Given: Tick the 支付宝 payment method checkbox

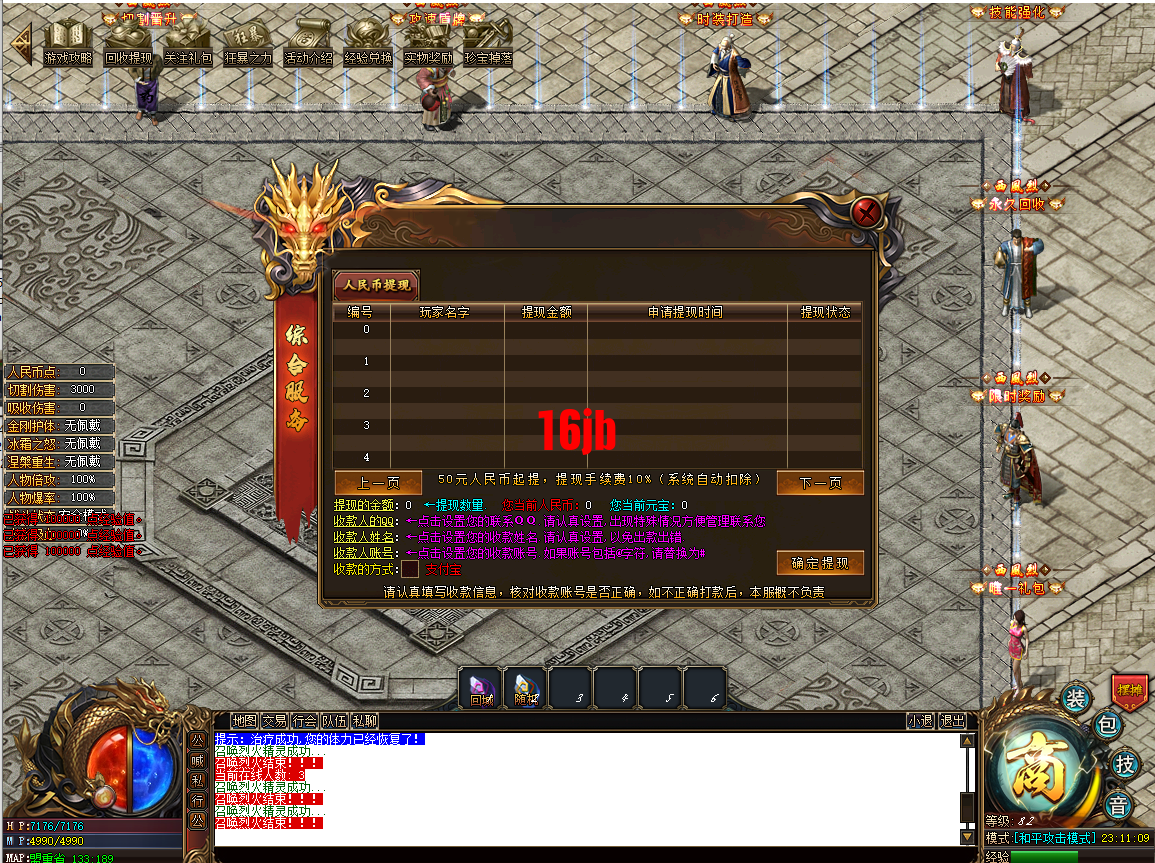Looking at the screenshot, I should 410,569.
